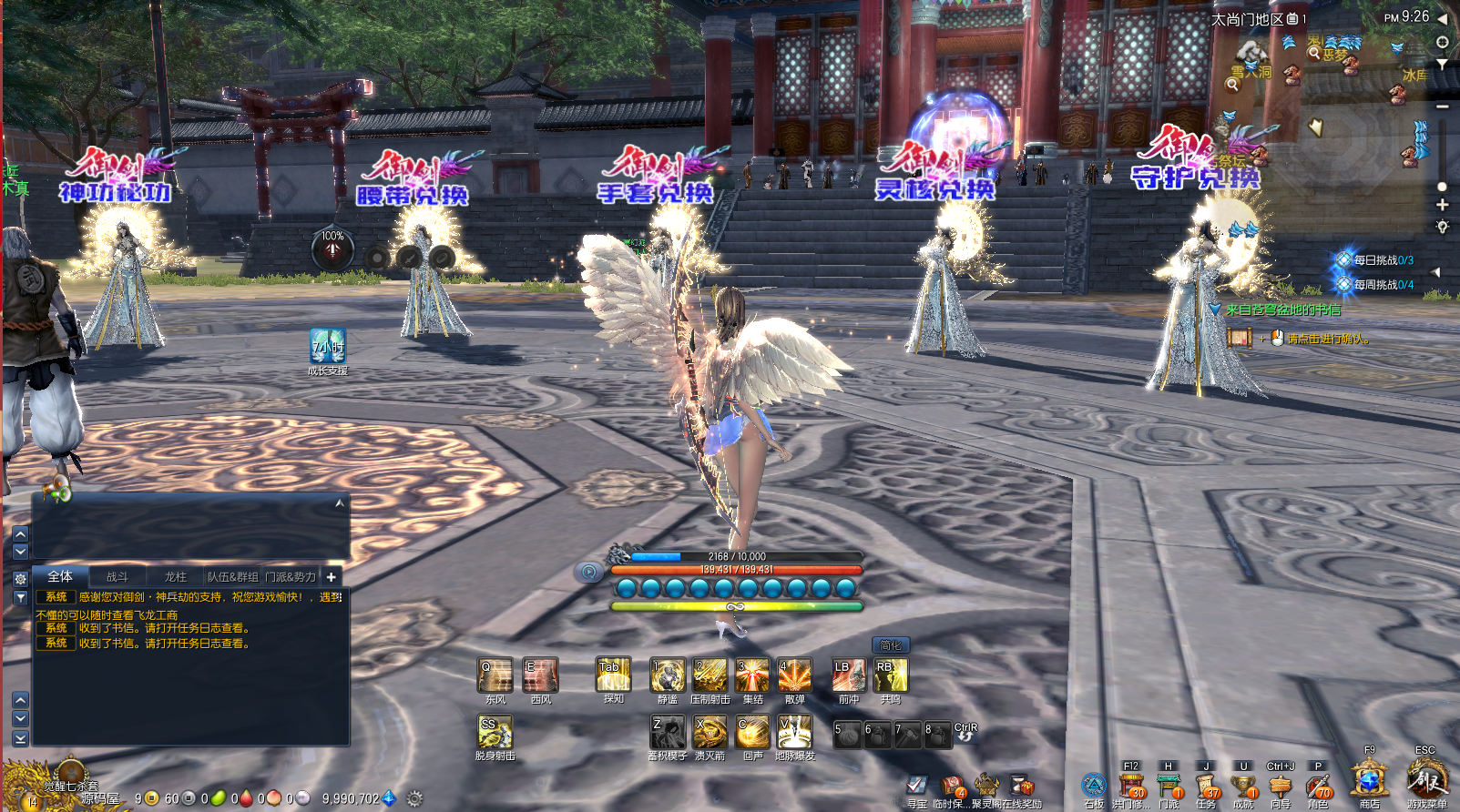1460x812 pixels.
Task: Open the 商店 shop icon
Action: 1369,782
